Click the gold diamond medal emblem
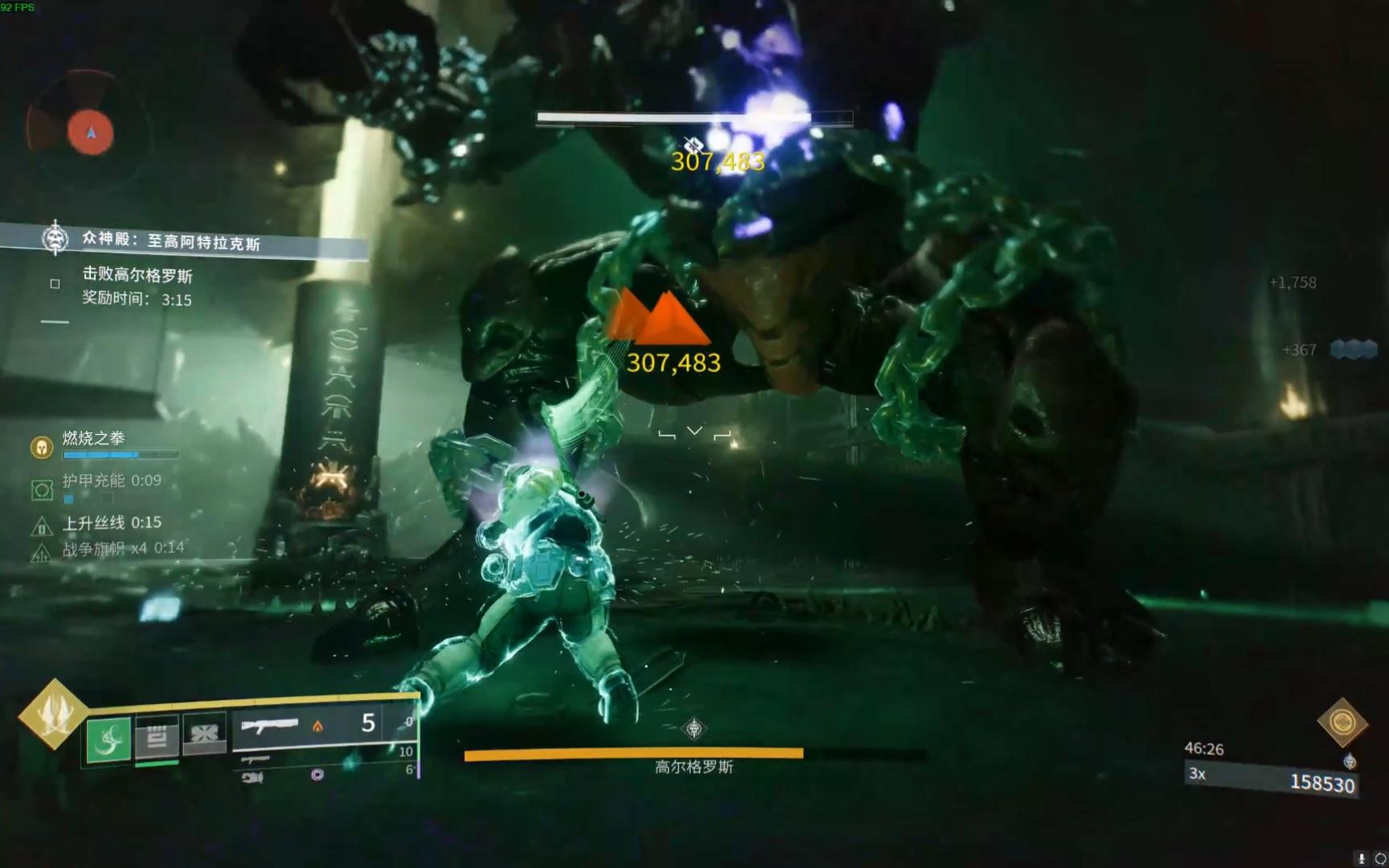Image resolution: width=1389 pixels, height=868 pixels. (x=1342, y=722)
